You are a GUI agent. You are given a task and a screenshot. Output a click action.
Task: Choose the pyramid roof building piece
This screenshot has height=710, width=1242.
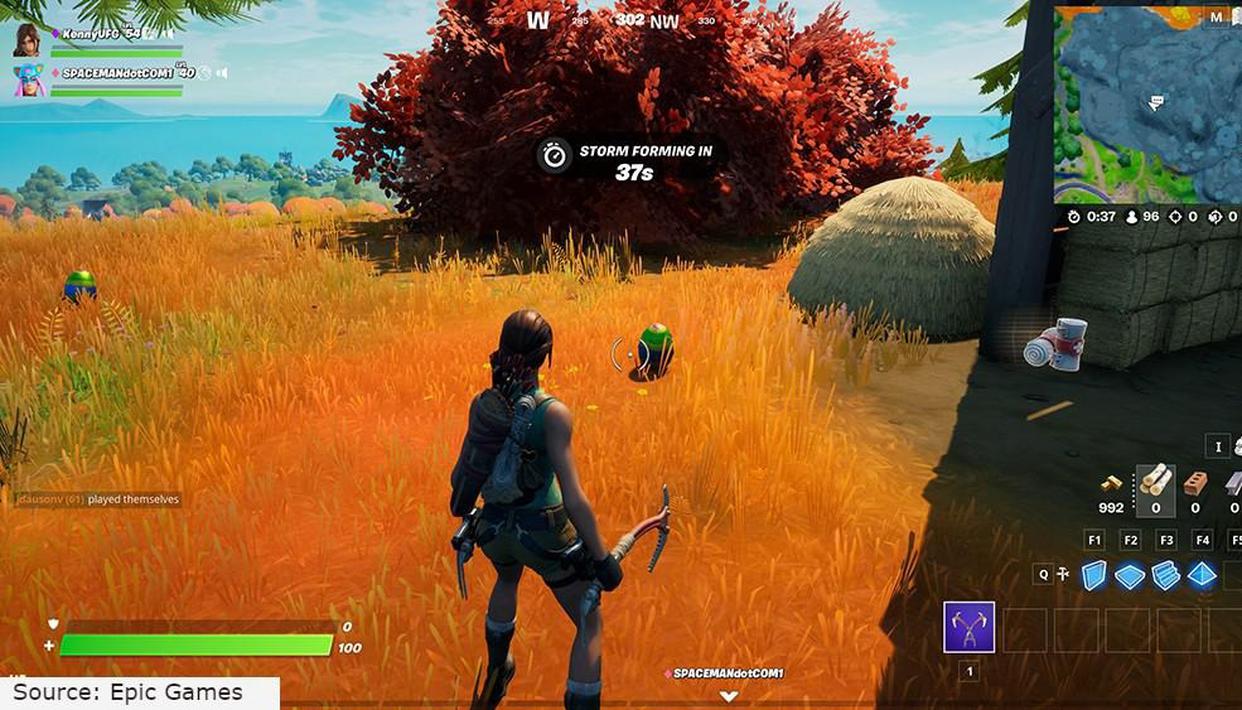(1202, 575)
